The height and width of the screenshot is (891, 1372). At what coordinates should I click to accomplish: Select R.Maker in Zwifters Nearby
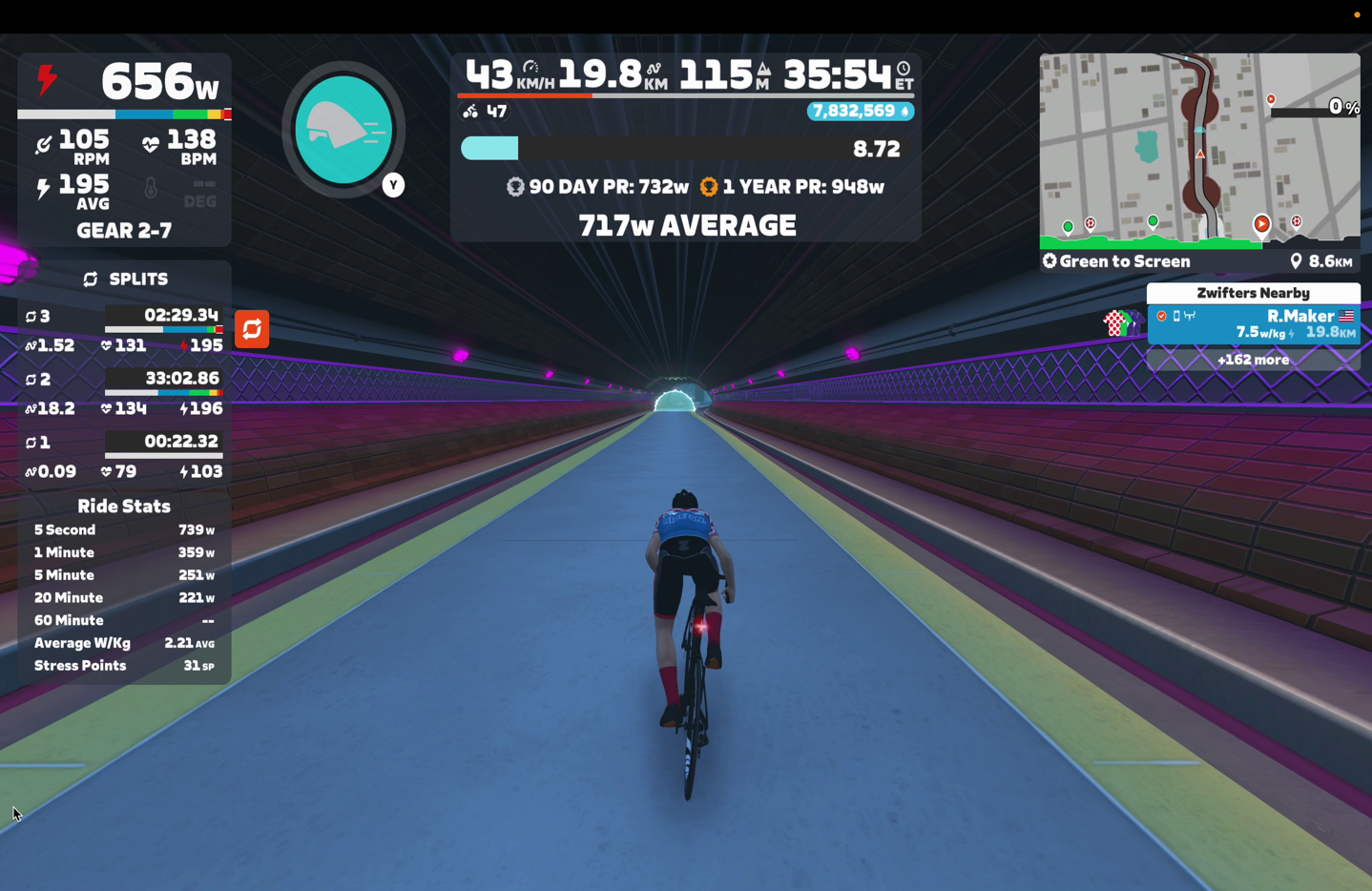(1253, 323)
